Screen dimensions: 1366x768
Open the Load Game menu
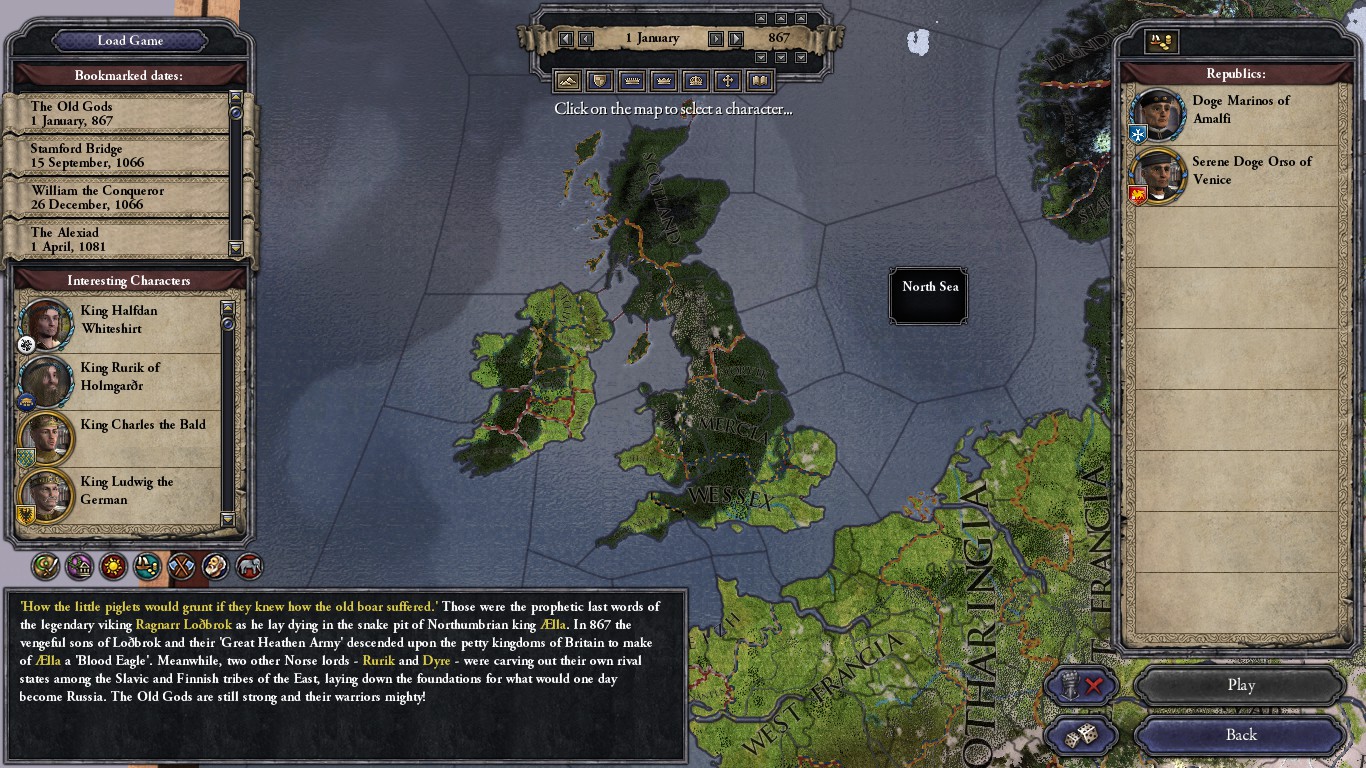coord(130,41)
